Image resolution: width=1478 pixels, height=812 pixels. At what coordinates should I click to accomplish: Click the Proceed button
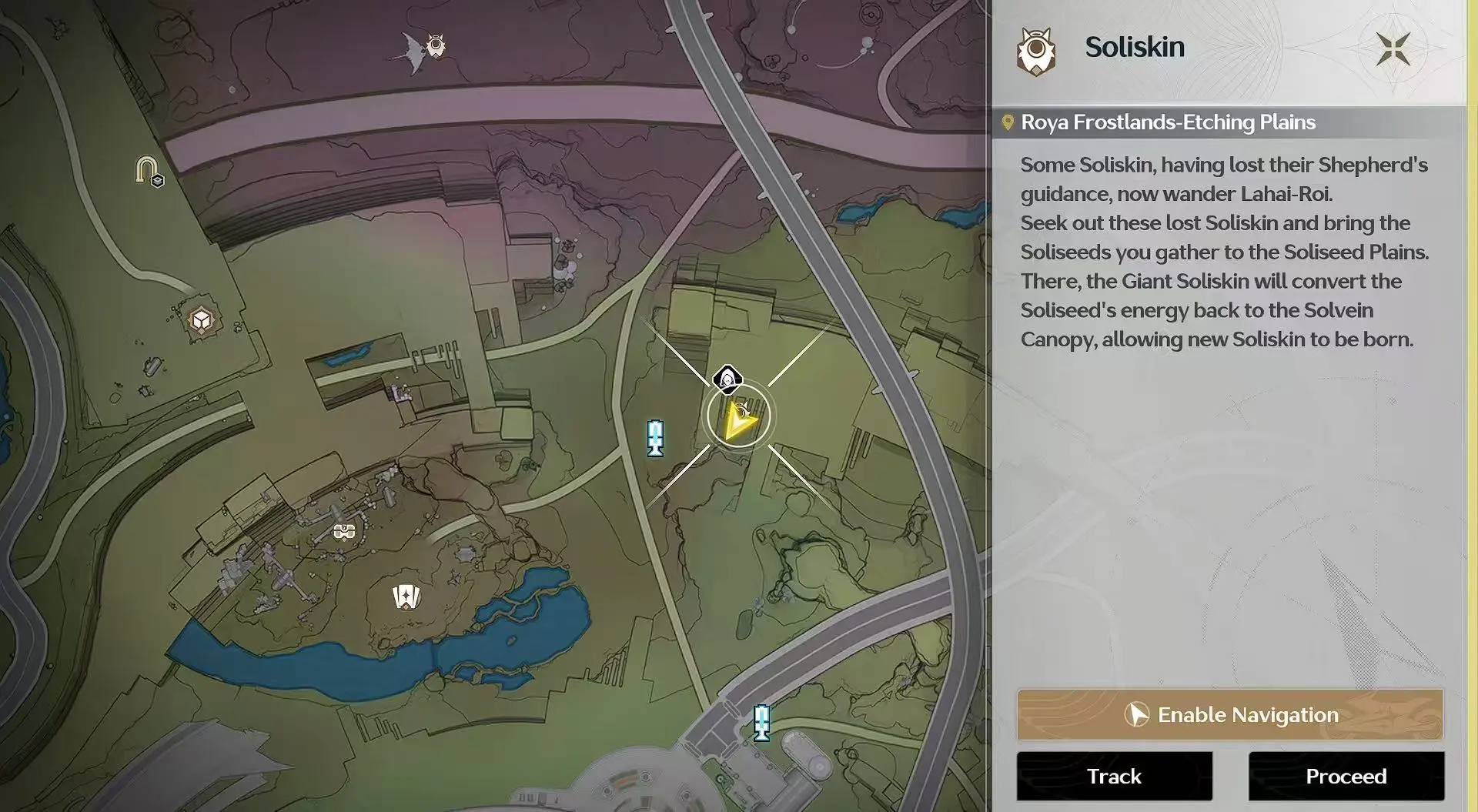(1346, 776)
